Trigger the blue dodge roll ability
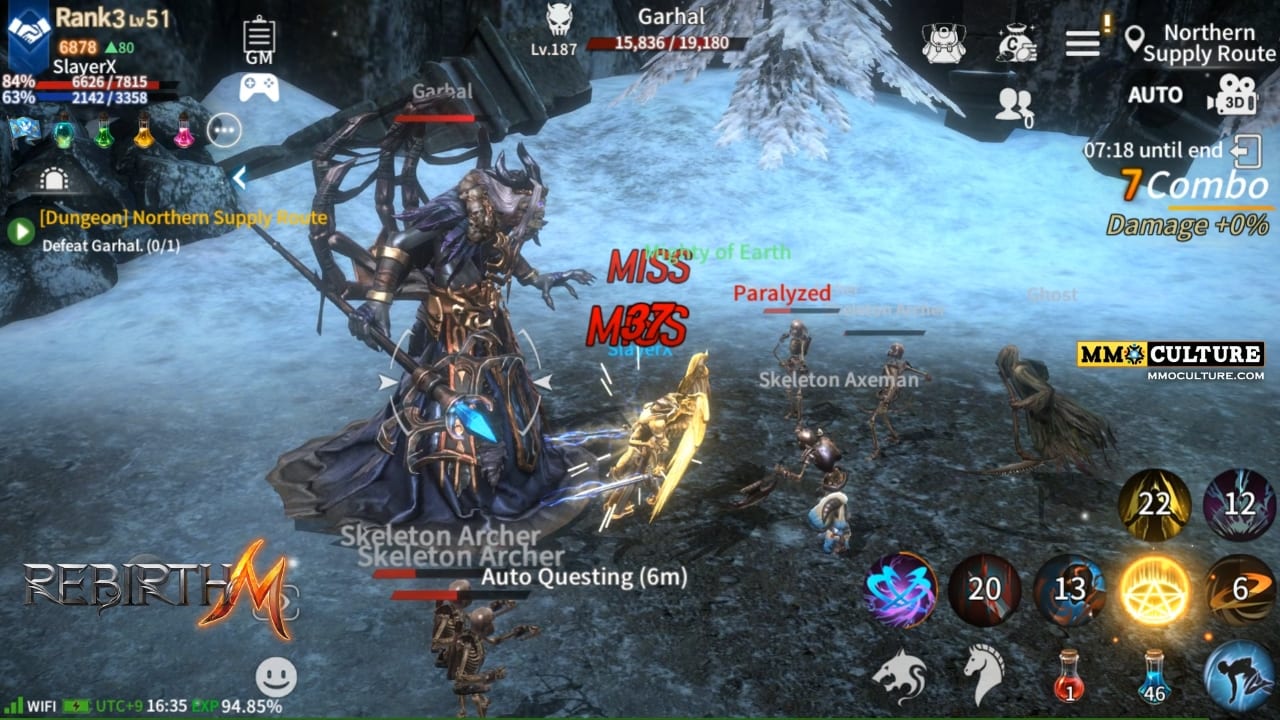The height and width of the screenshot is (720, 1280). 1239,676
